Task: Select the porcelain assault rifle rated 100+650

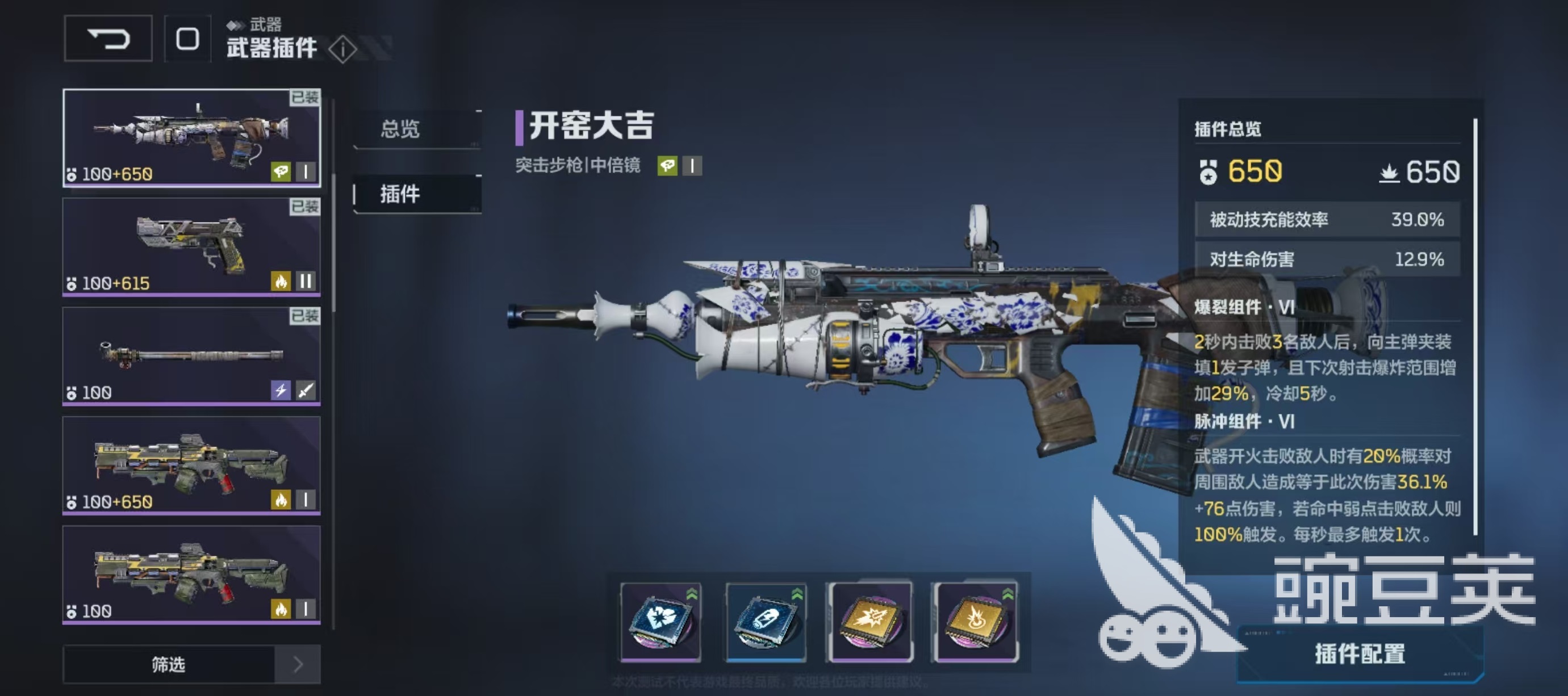Action: click(x=191, y=137)
